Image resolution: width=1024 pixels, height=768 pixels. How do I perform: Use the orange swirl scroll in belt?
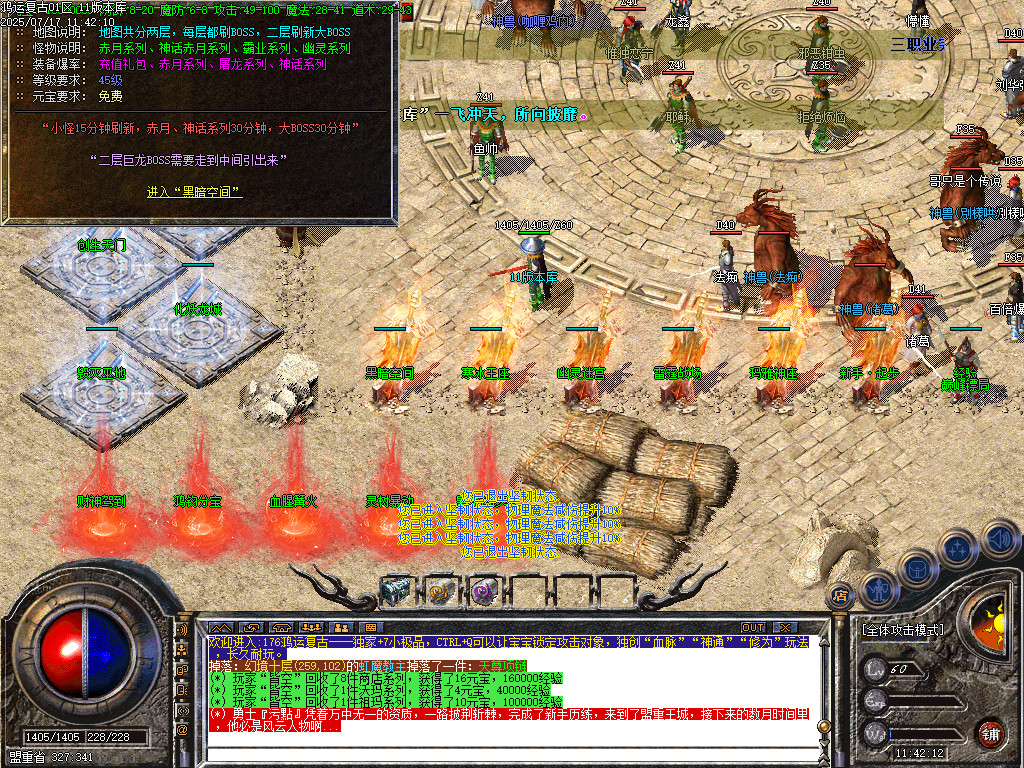(440, 591)
